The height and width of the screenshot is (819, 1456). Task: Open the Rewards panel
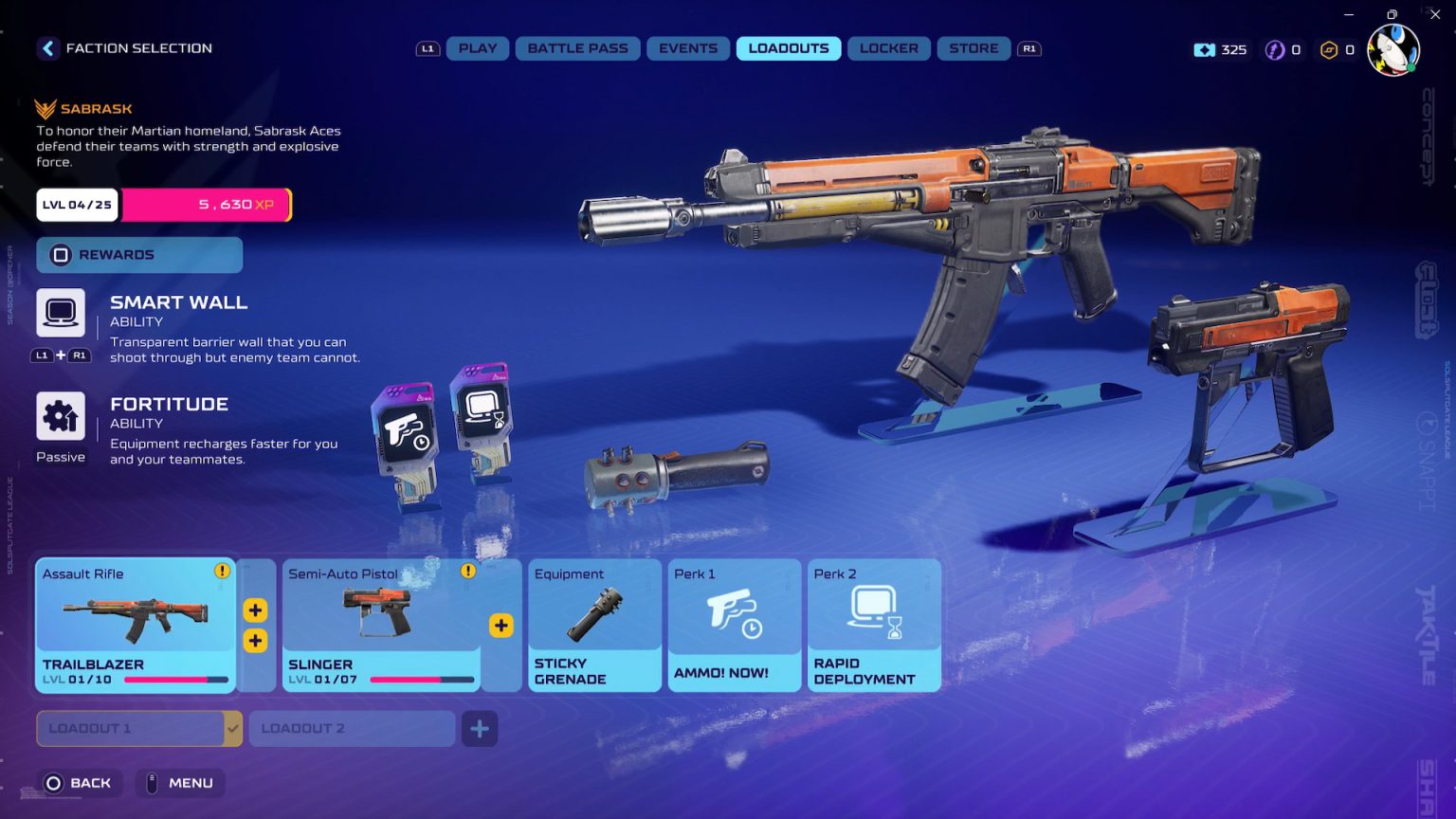138,254
